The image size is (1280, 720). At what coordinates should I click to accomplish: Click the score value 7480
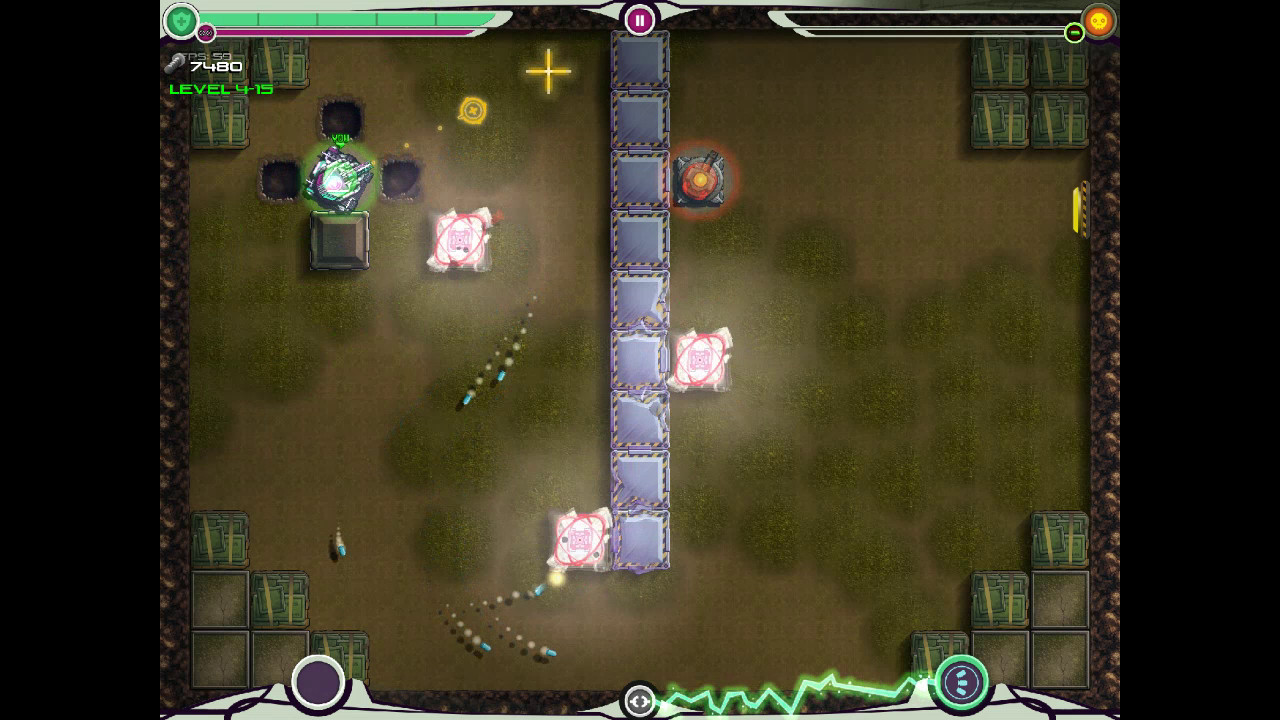pos(216,66)
